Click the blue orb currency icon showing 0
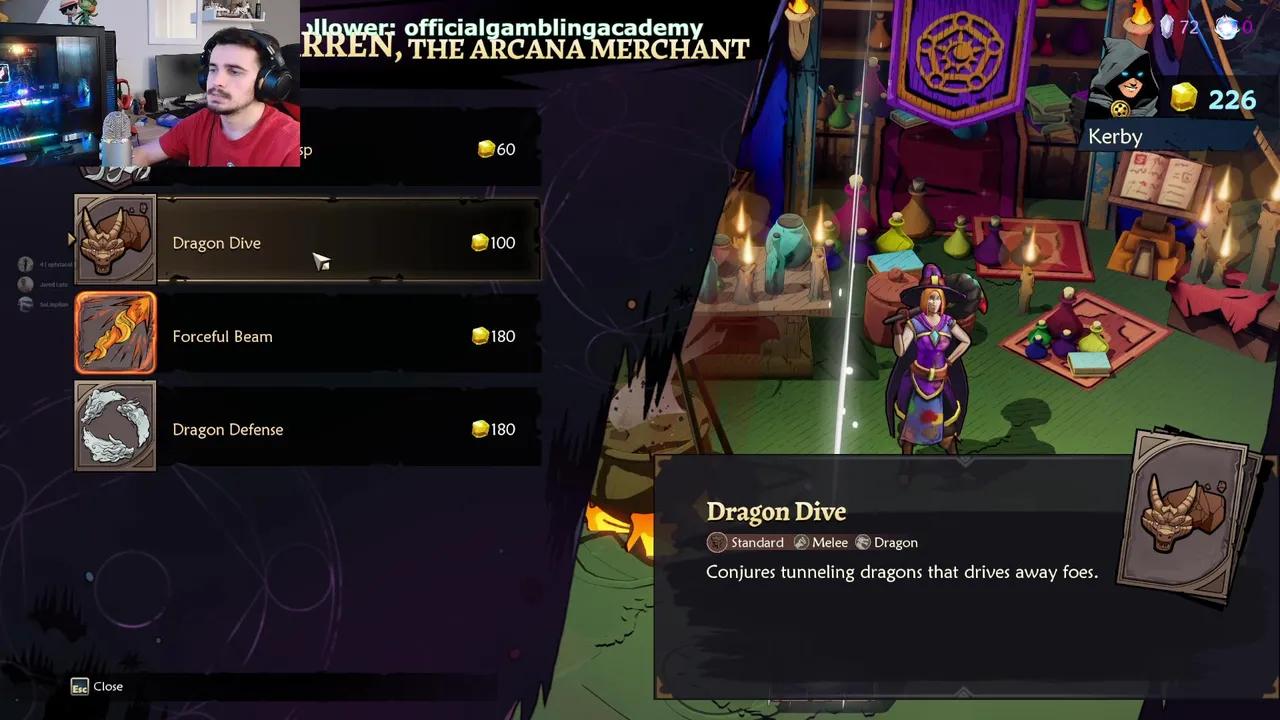The image size is (1280, 720). 1227,28
